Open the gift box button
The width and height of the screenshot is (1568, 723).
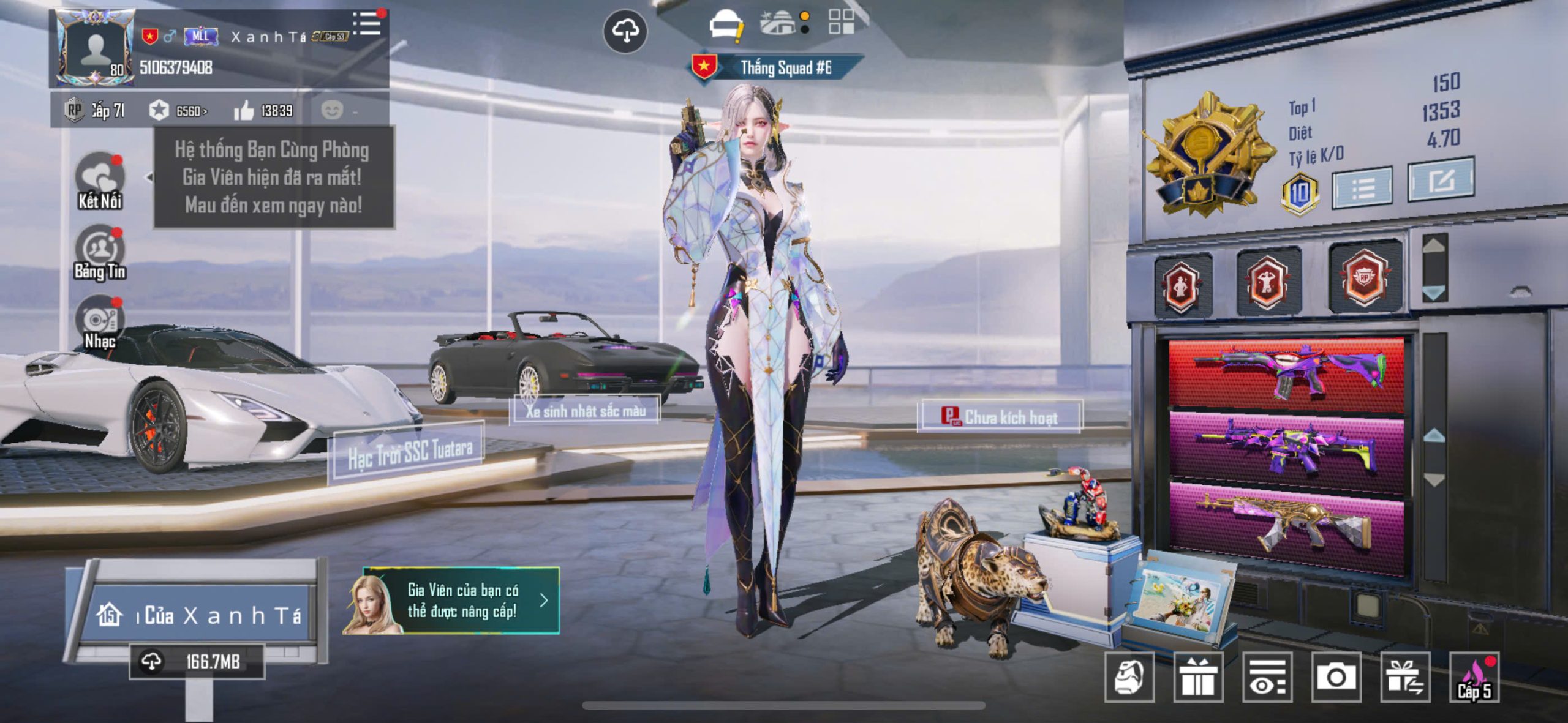[1198, 677]
